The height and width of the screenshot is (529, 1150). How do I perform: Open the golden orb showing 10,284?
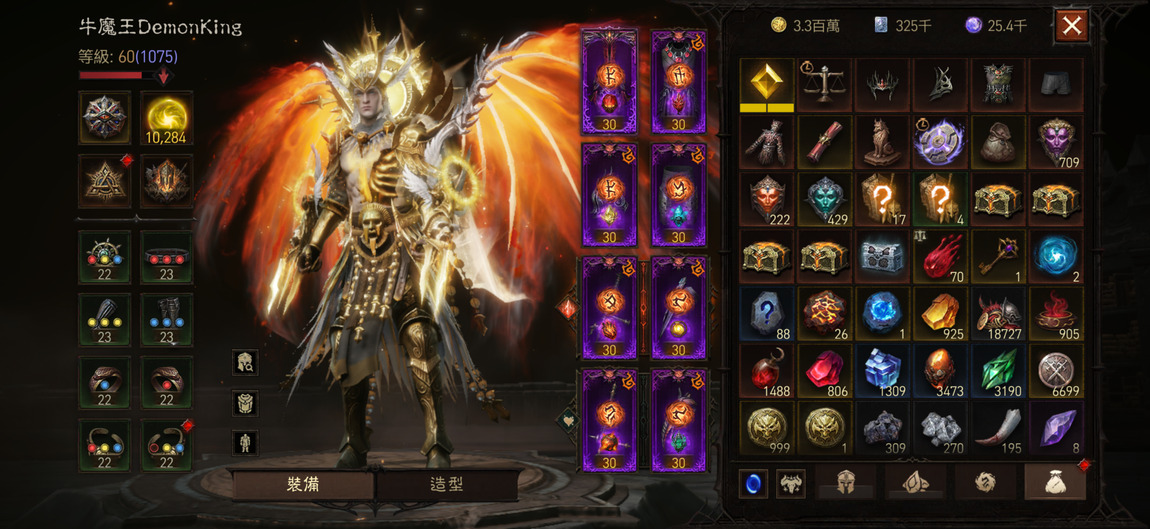166,118
